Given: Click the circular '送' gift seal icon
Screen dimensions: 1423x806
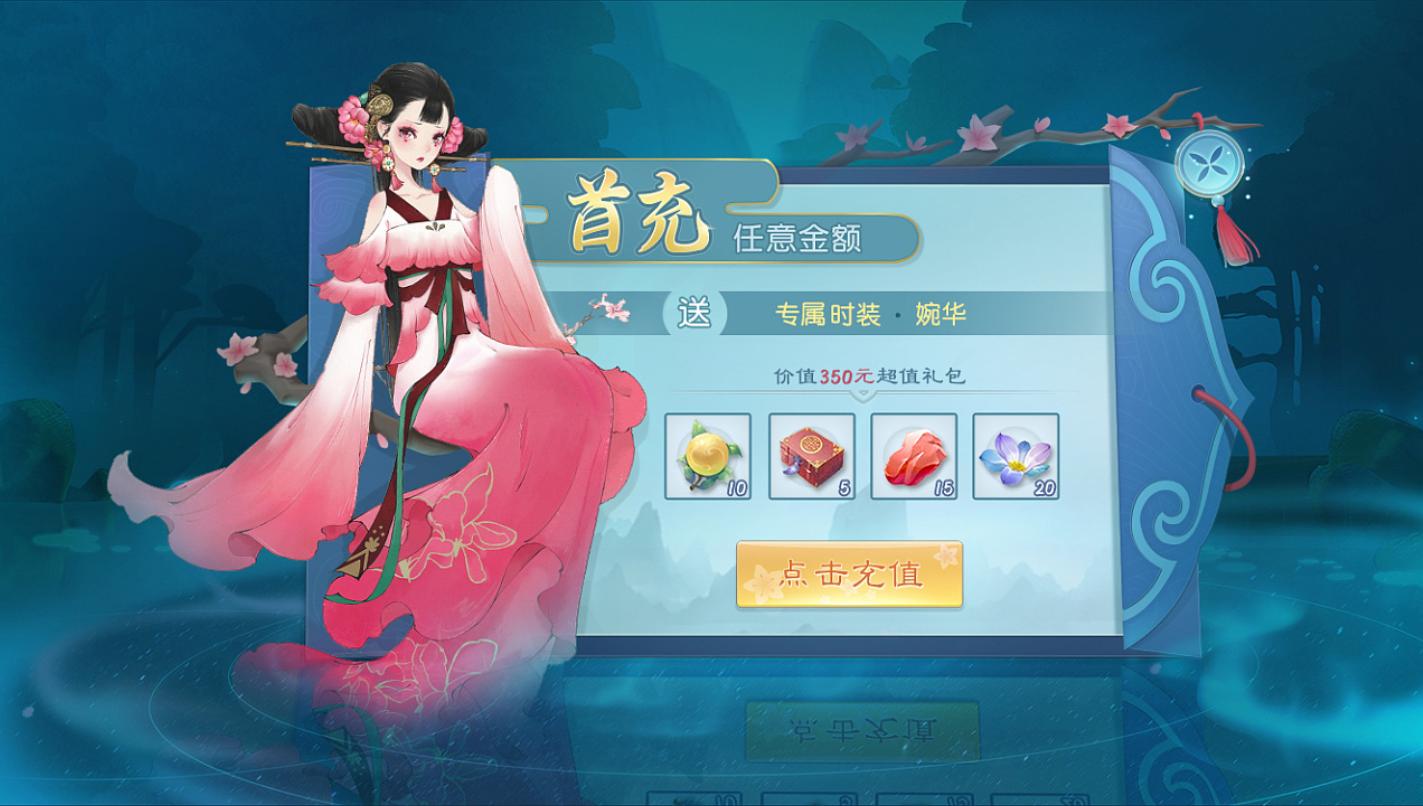Looking at the screenshot, I should 697,312.
